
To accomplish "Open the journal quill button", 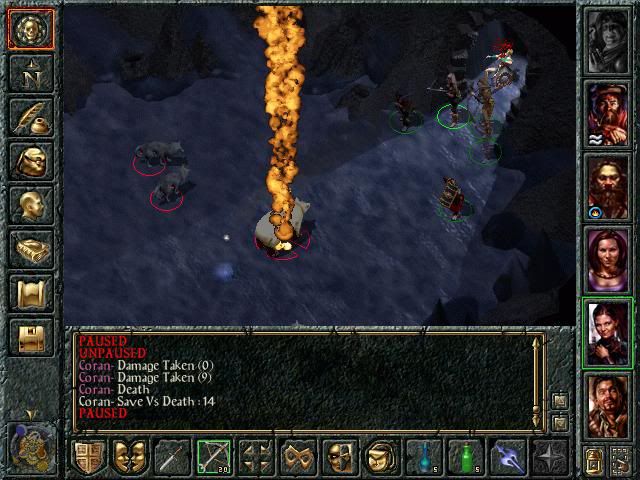I will (x=30, y=117).
